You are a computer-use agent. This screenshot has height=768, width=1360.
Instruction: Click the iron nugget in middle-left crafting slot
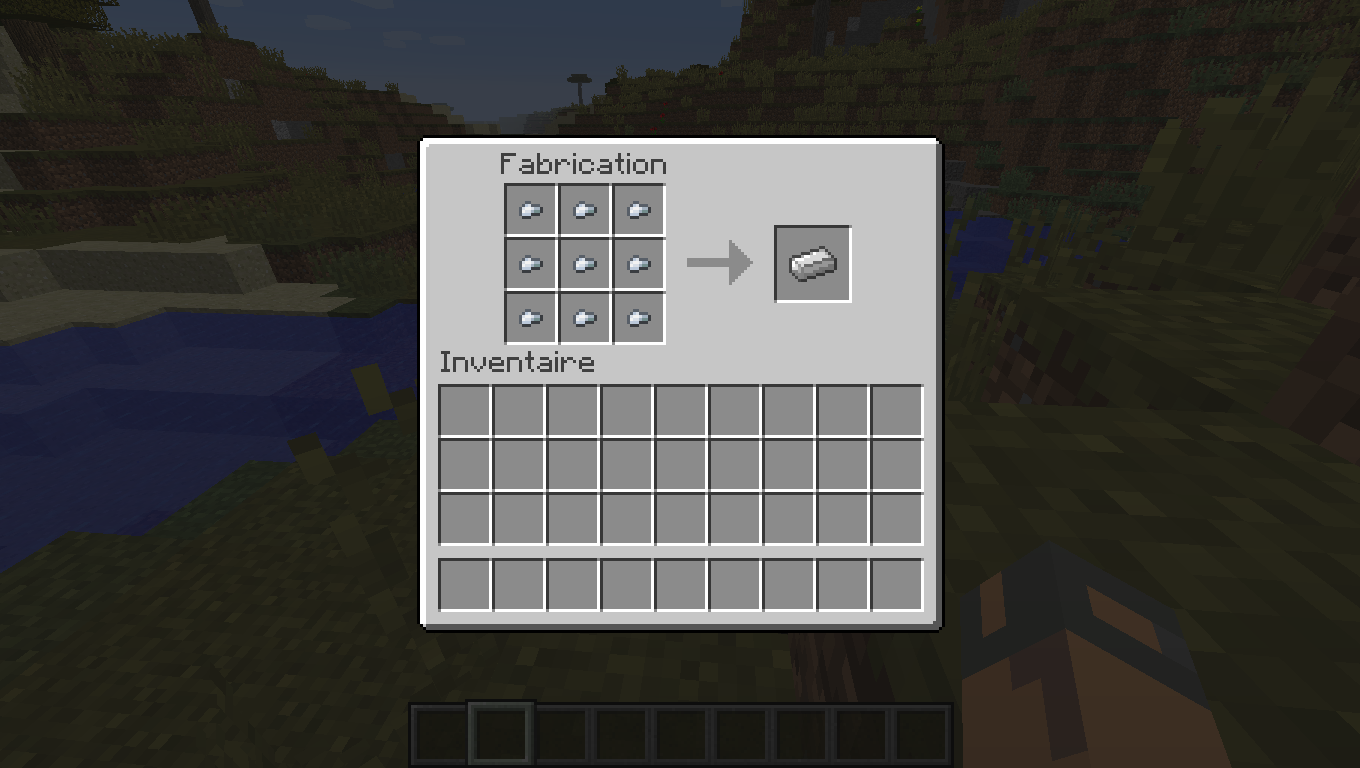point(531,264)
